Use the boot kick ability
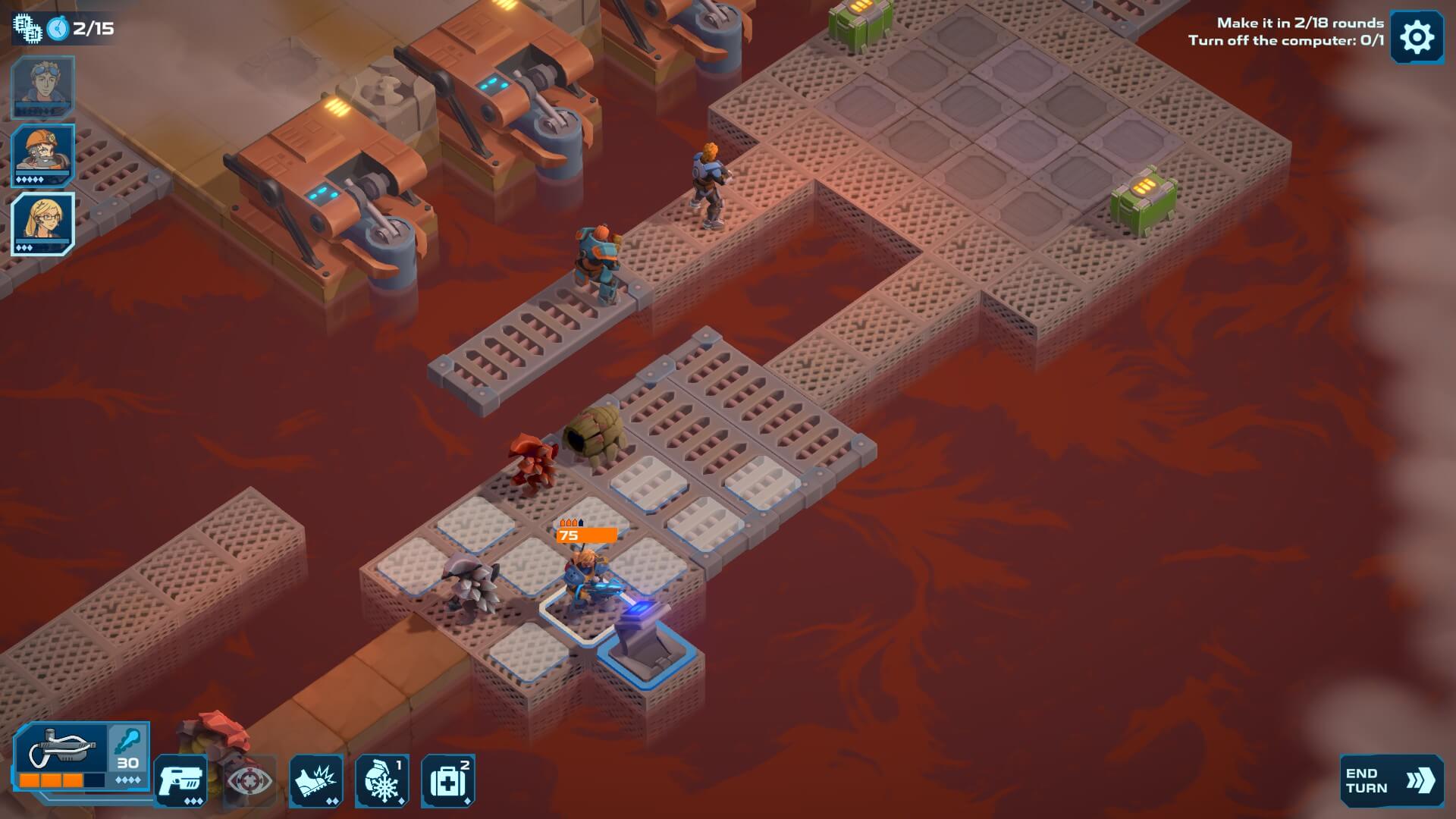This screenshot has height=819, width=1456. point(316,780)
